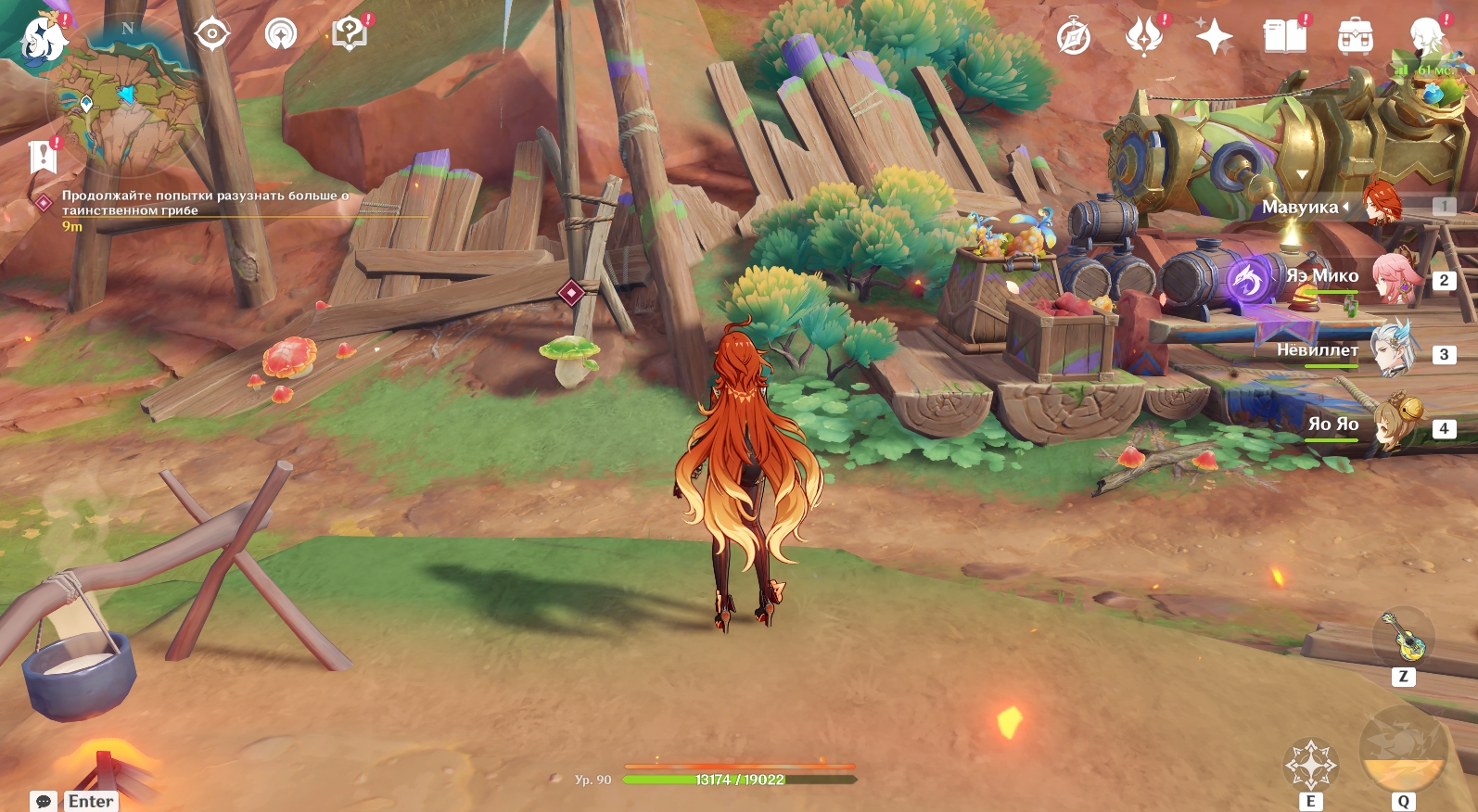
Task: Open the battle pass icon
Action: [x=1143, y=37]
